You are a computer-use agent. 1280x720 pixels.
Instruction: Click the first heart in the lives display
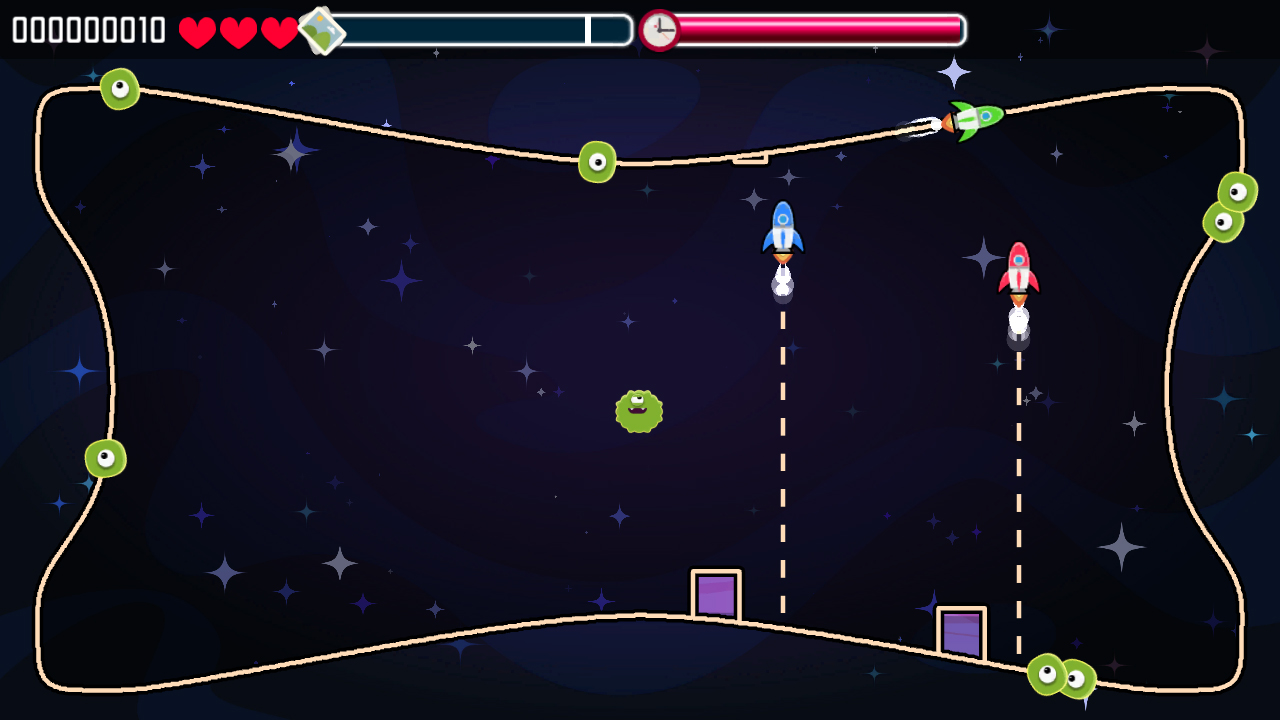point(196,31)
